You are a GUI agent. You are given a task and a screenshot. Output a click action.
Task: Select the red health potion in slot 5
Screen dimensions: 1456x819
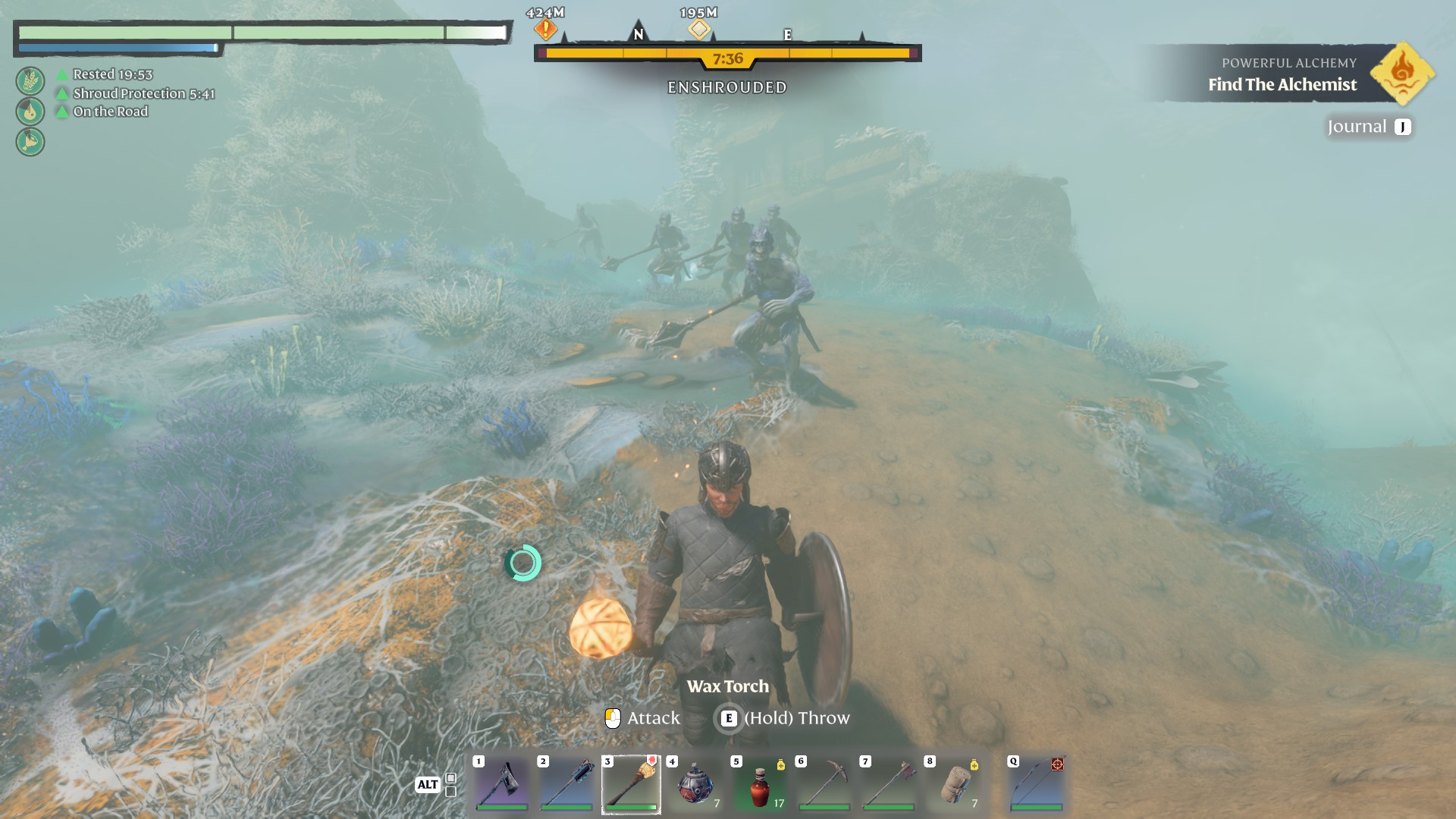[759, 785]
